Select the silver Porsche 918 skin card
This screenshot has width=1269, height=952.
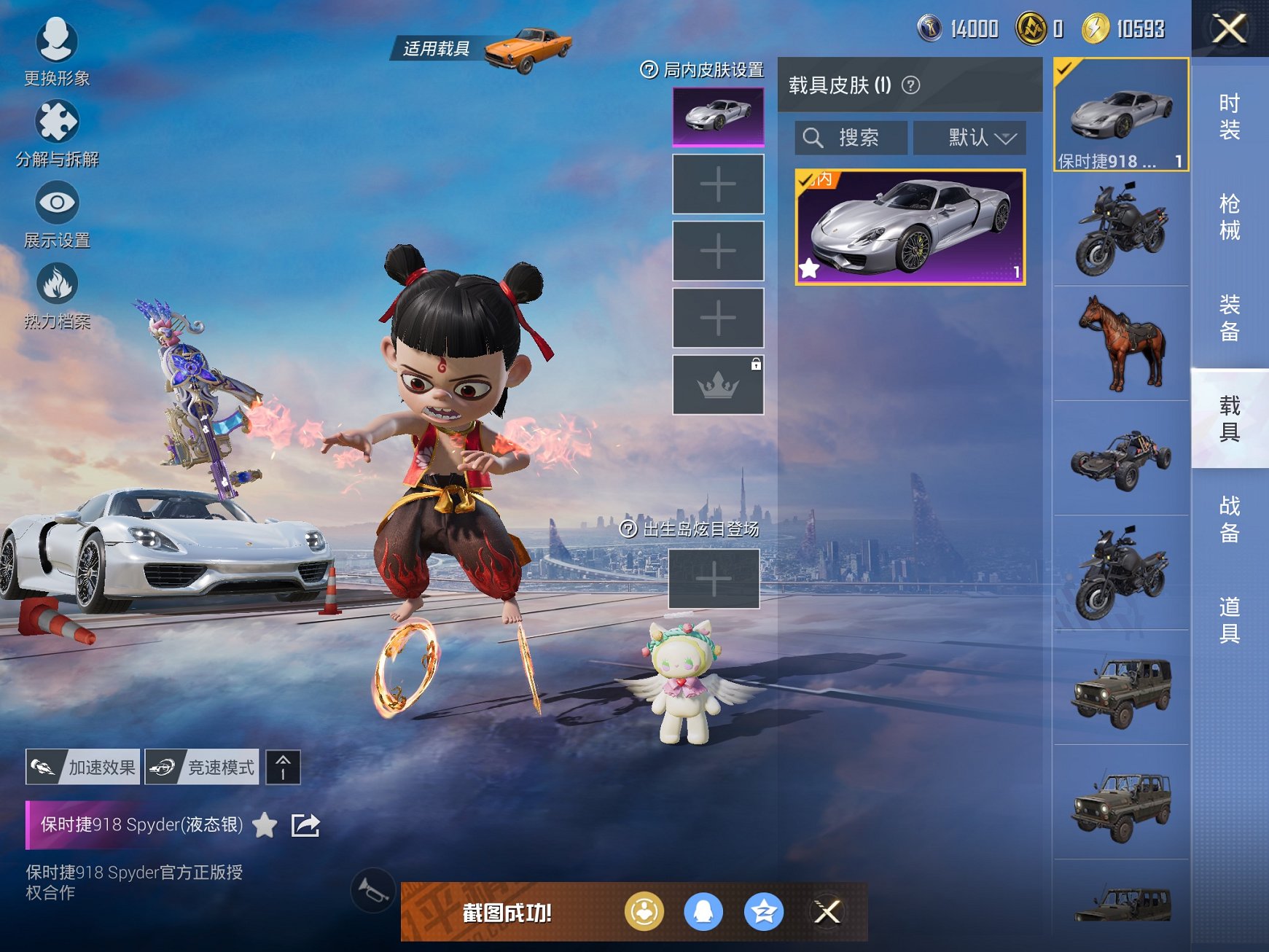coord(910,227)
